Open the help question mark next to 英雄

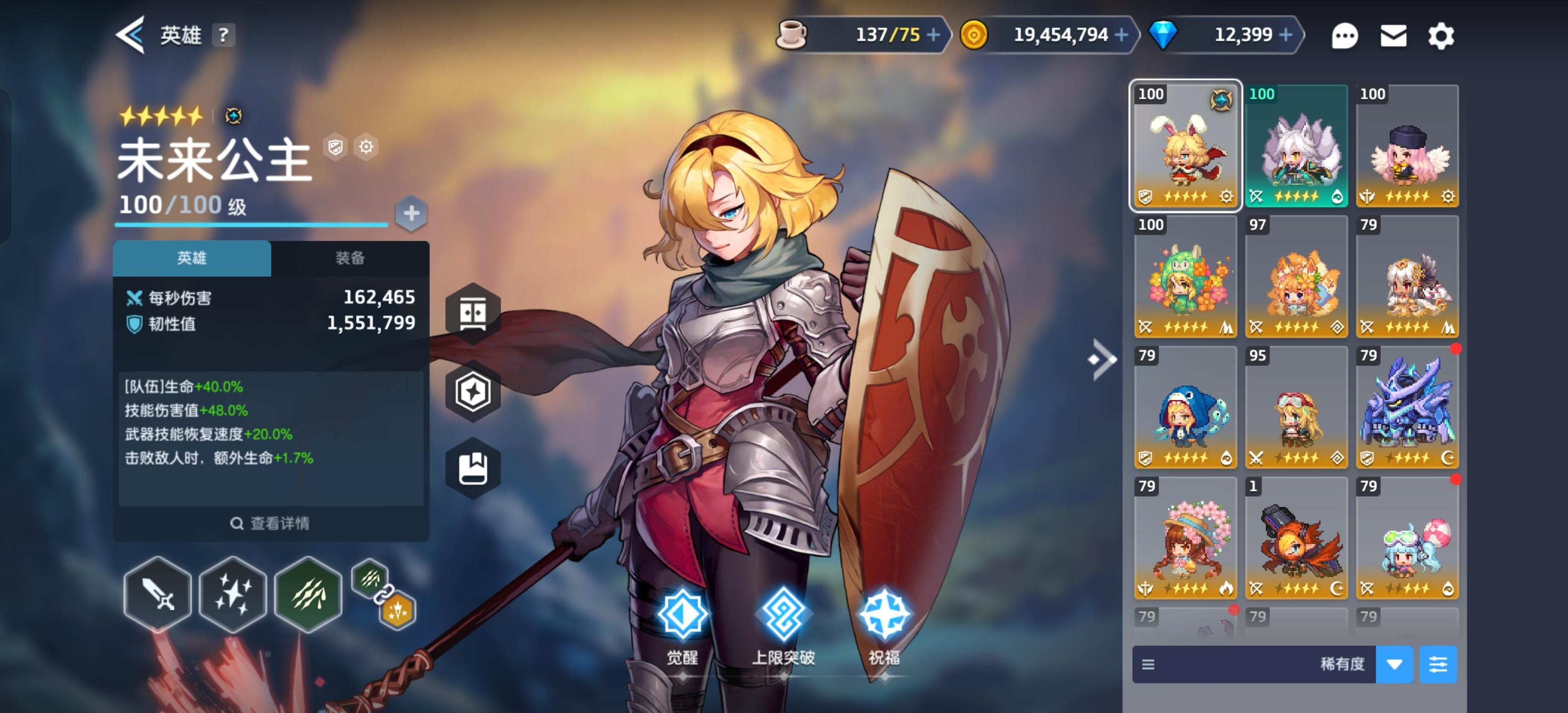[x=225, y=35]
